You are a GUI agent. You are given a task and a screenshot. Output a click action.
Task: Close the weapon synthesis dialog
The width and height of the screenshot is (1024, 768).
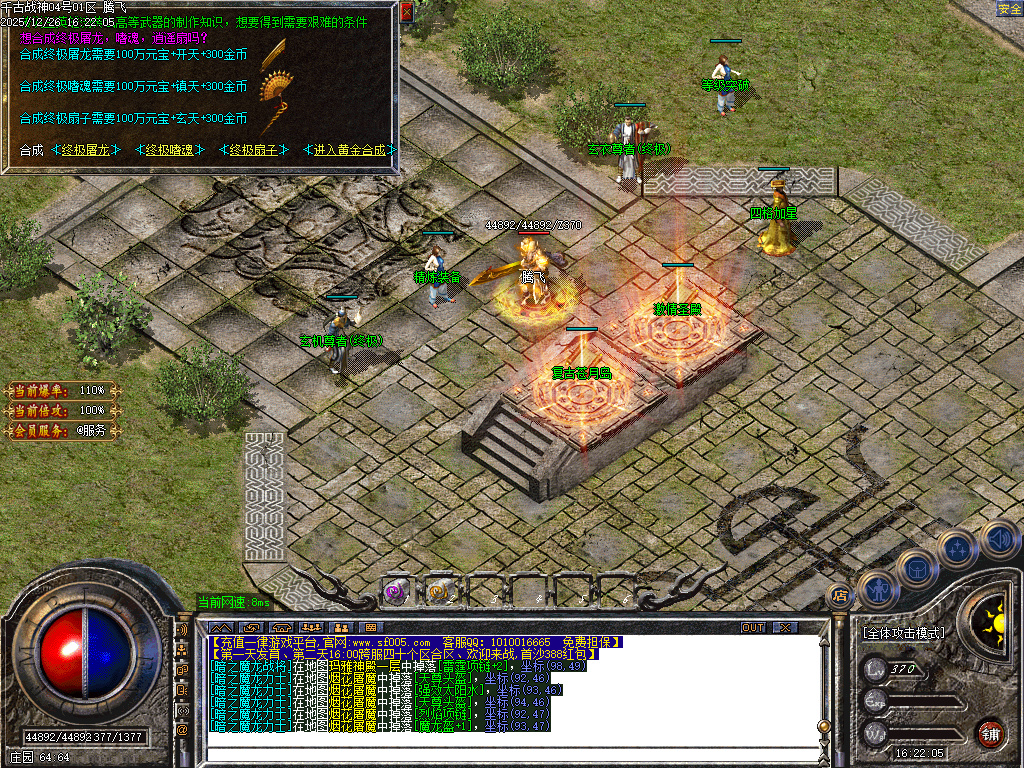[x=406, y=11]
